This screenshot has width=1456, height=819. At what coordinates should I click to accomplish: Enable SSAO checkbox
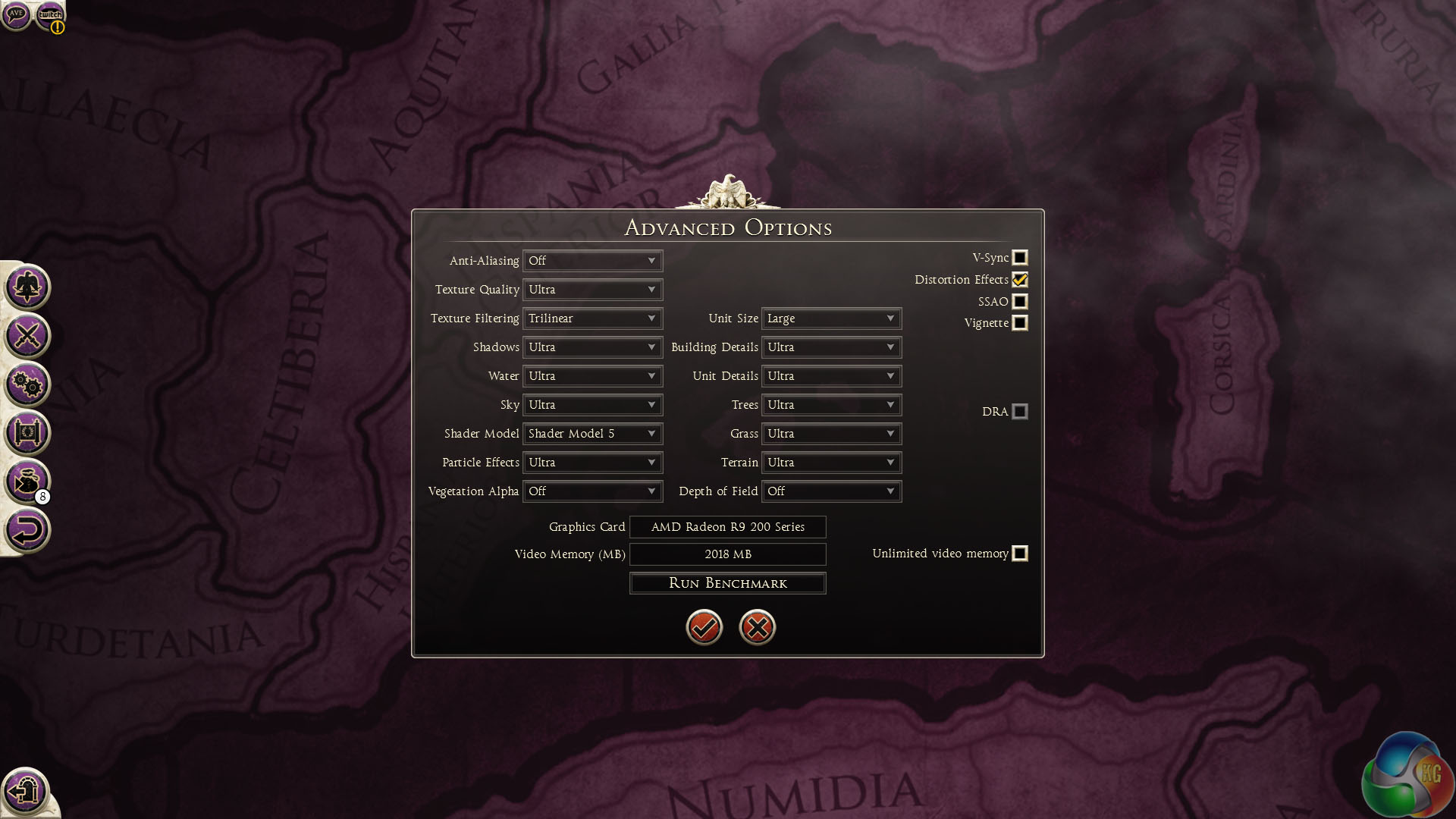coord(1020,302)
